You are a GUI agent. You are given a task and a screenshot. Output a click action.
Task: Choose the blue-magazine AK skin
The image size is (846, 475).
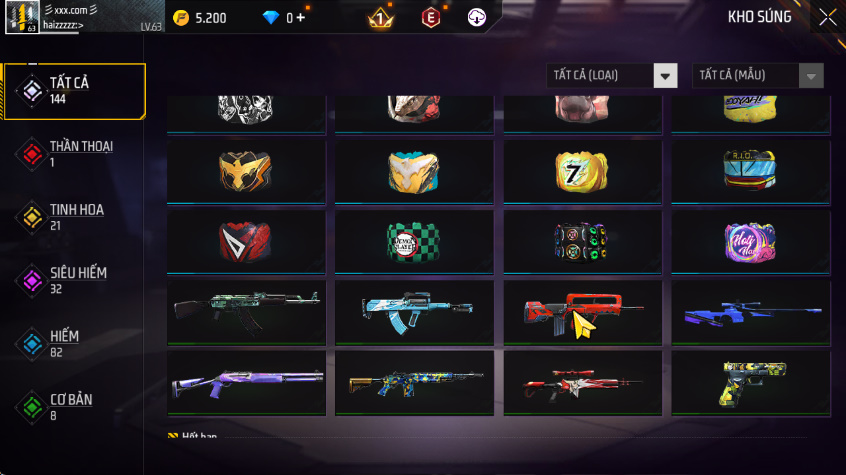pyautogui.click(x=414, y=312)
